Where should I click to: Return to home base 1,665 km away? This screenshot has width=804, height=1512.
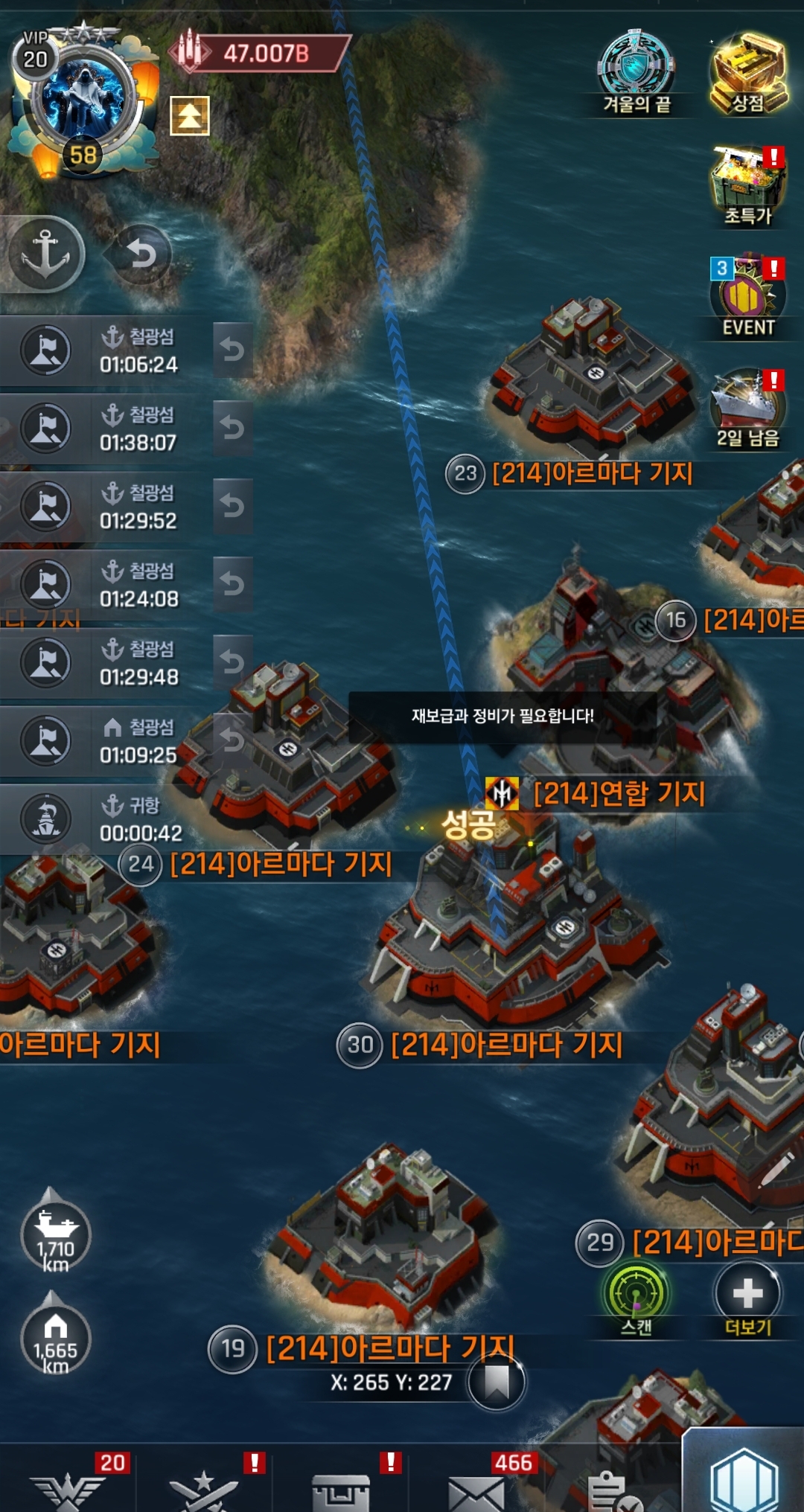click(56, 1338)
